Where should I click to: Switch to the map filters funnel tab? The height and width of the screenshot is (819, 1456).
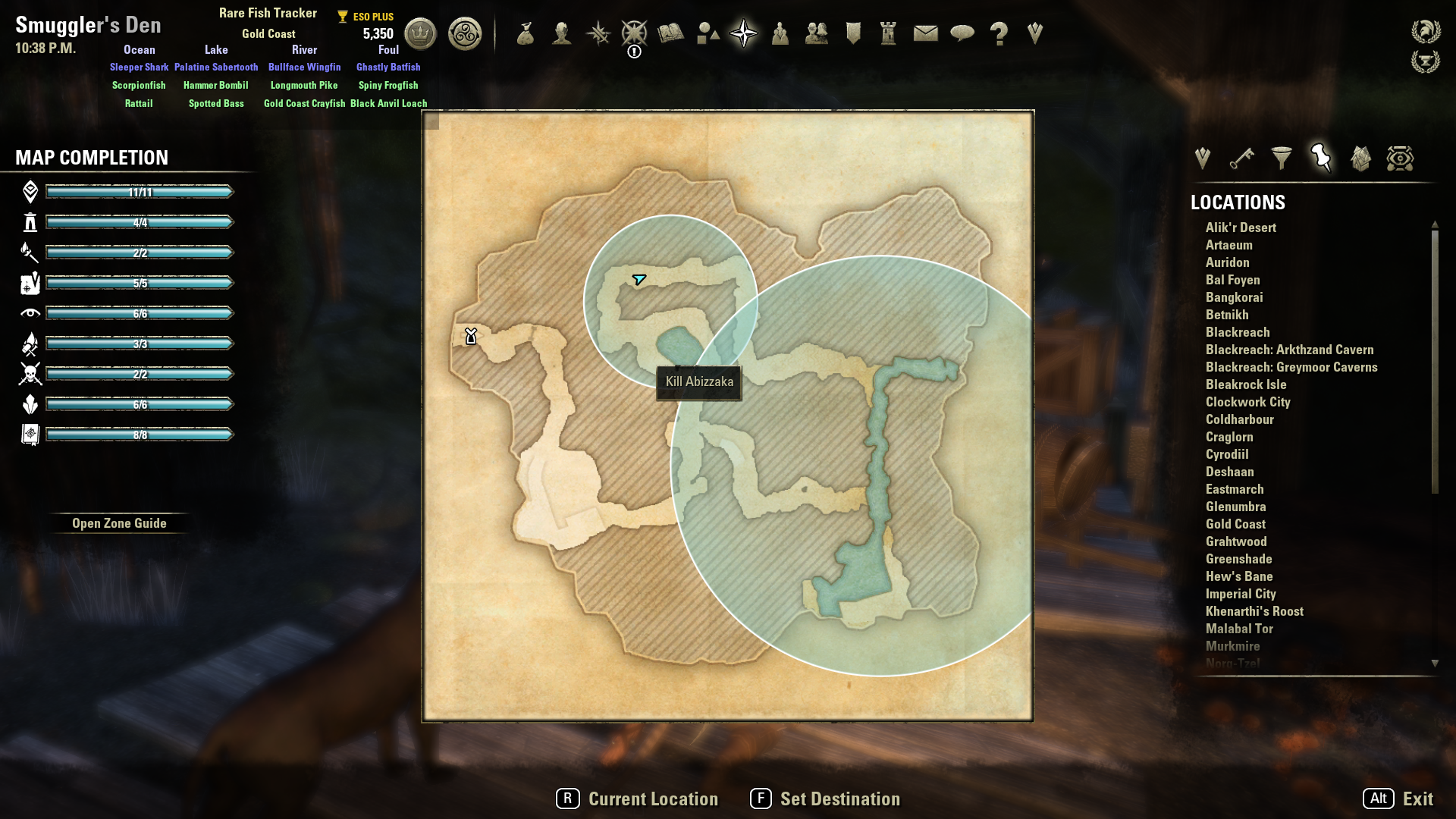click(x=1282, y=158)
